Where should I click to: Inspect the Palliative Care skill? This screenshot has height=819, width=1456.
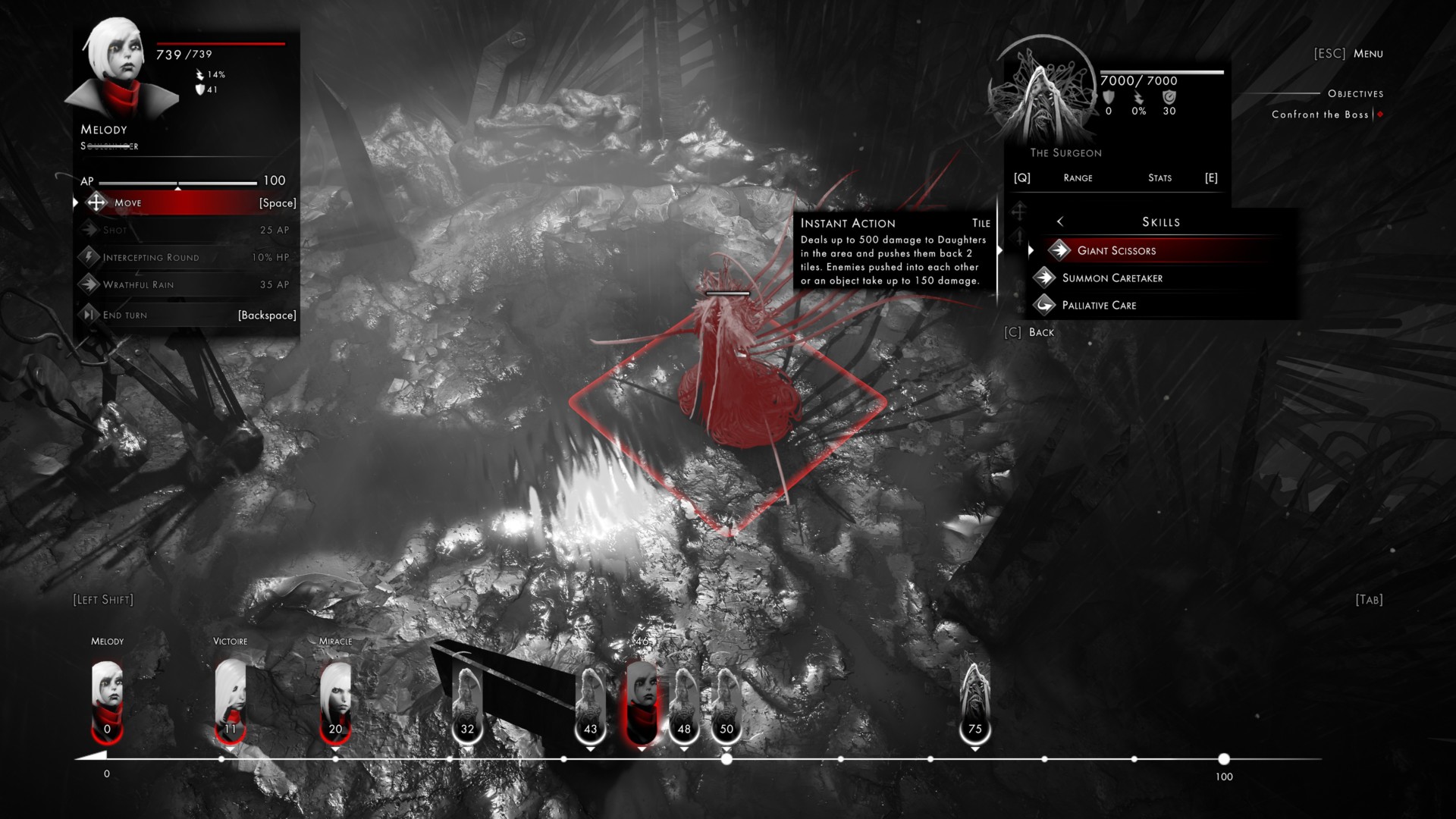(1099, 305)
